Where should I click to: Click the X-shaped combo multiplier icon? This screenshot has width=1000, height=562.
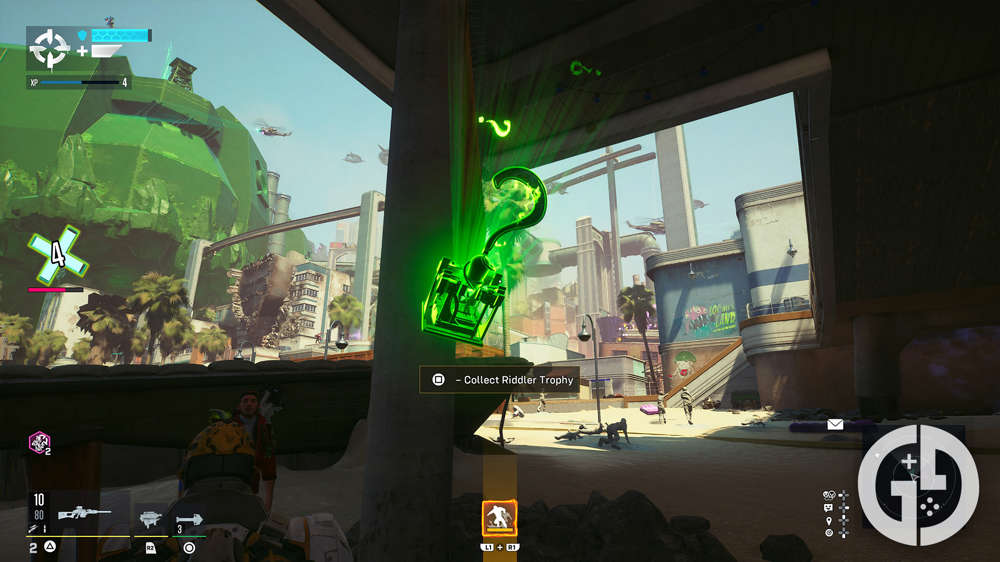tap(57, 256)
